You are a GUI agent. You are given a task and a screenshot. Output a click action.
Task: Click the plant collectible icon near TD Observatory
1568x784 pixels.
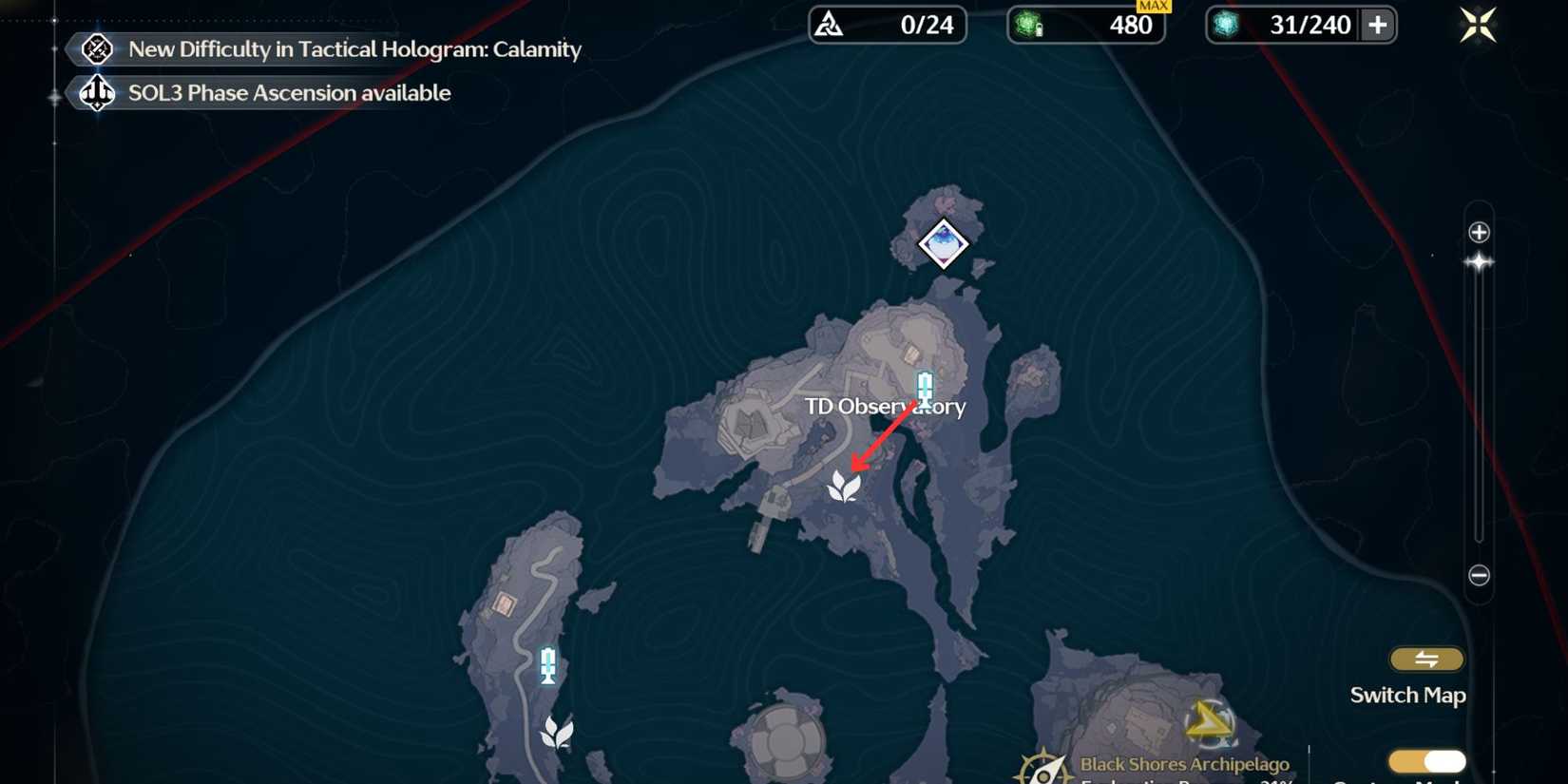[847, 488]
